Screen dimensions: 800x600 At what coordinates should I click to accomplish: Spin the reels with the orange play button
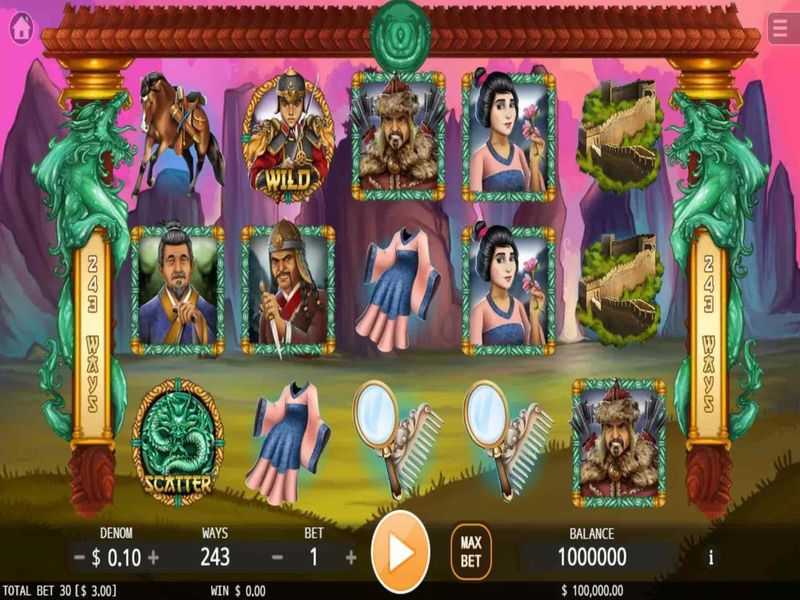click(x=400, y=551)
